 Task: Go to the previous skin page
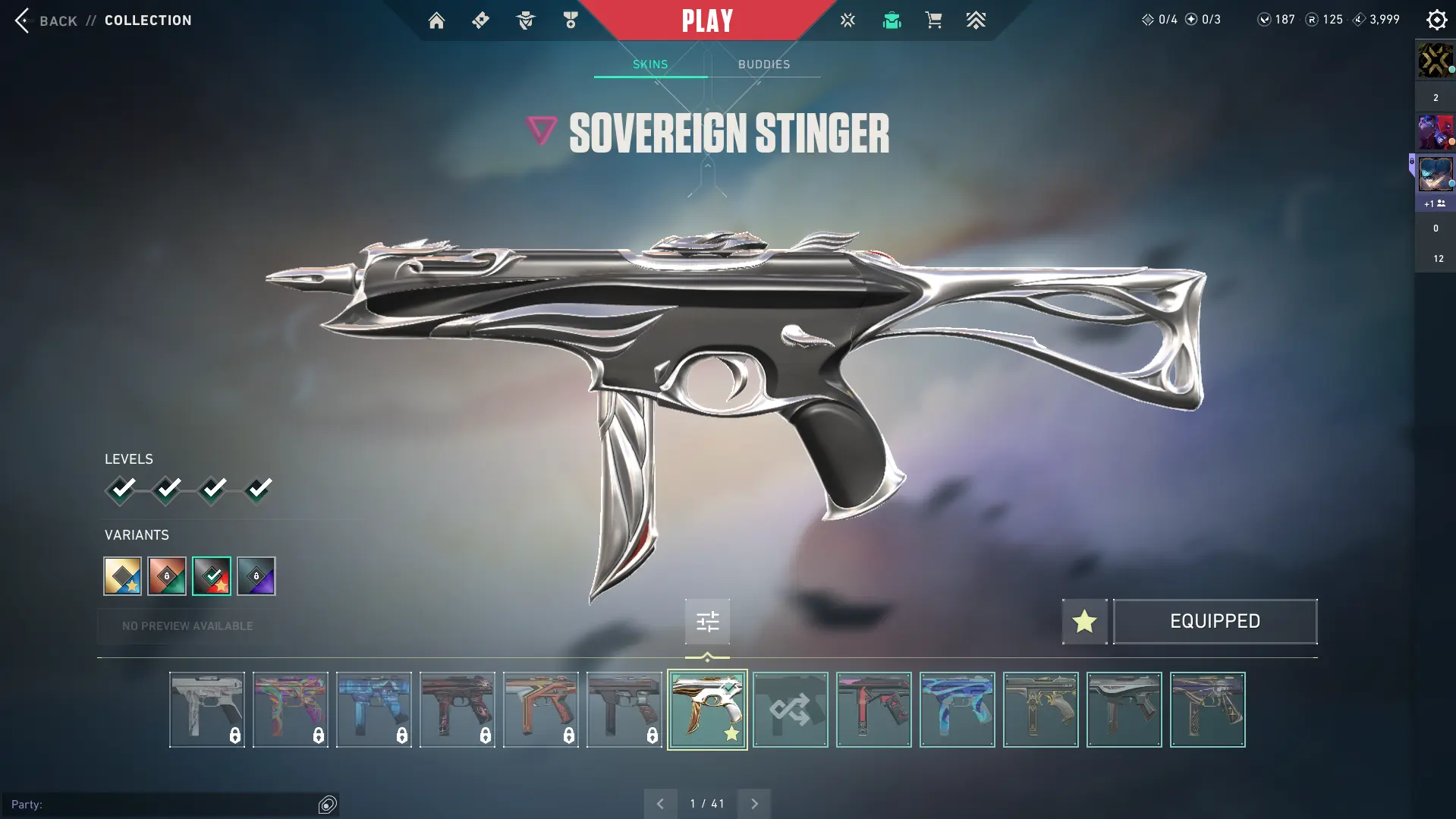point(660,804)
